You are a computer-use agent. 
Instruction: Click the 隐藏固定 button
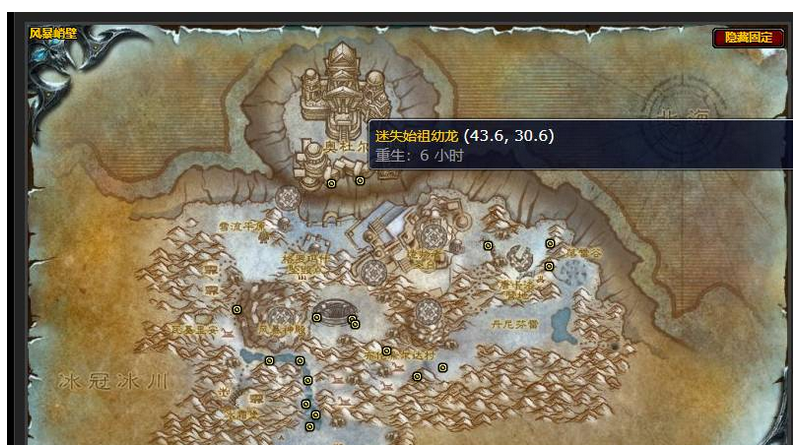pyautogui.click(x=748, y=38)
